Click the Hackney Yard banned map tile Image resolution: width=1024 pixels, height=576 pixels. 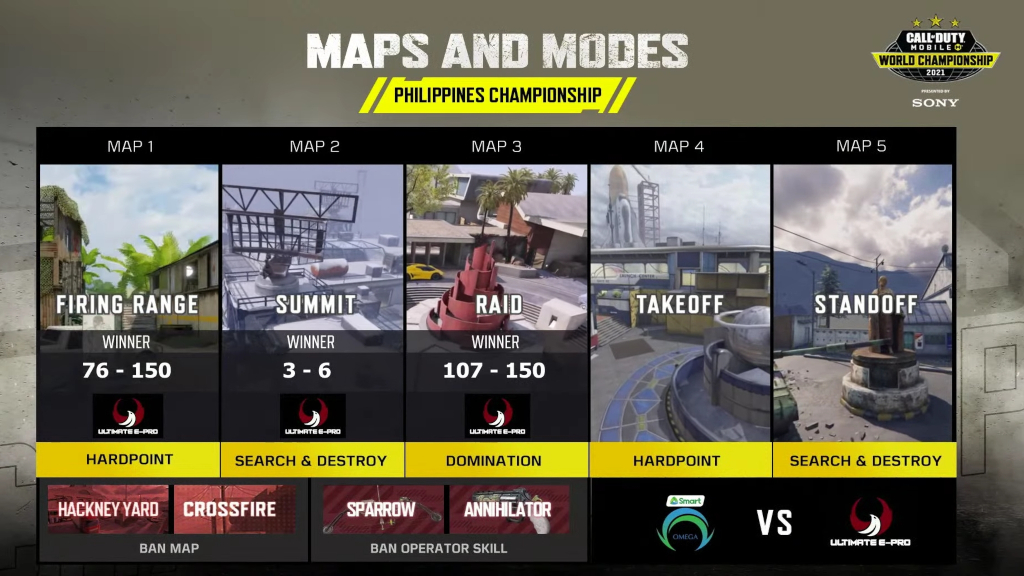(108, 509)
